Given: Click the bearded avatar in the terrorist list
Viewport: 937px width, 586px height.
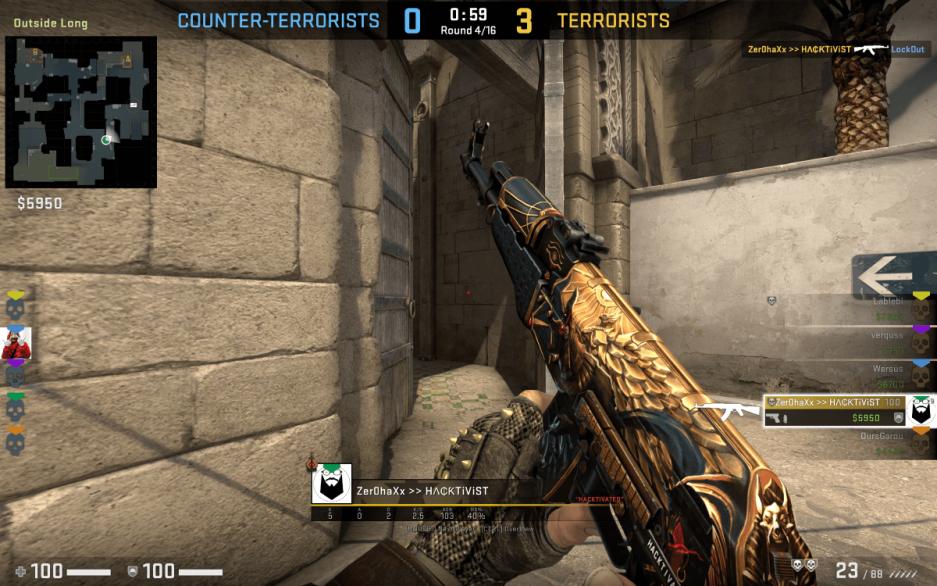Looking at the screenshot, I should tap(921, 410).
